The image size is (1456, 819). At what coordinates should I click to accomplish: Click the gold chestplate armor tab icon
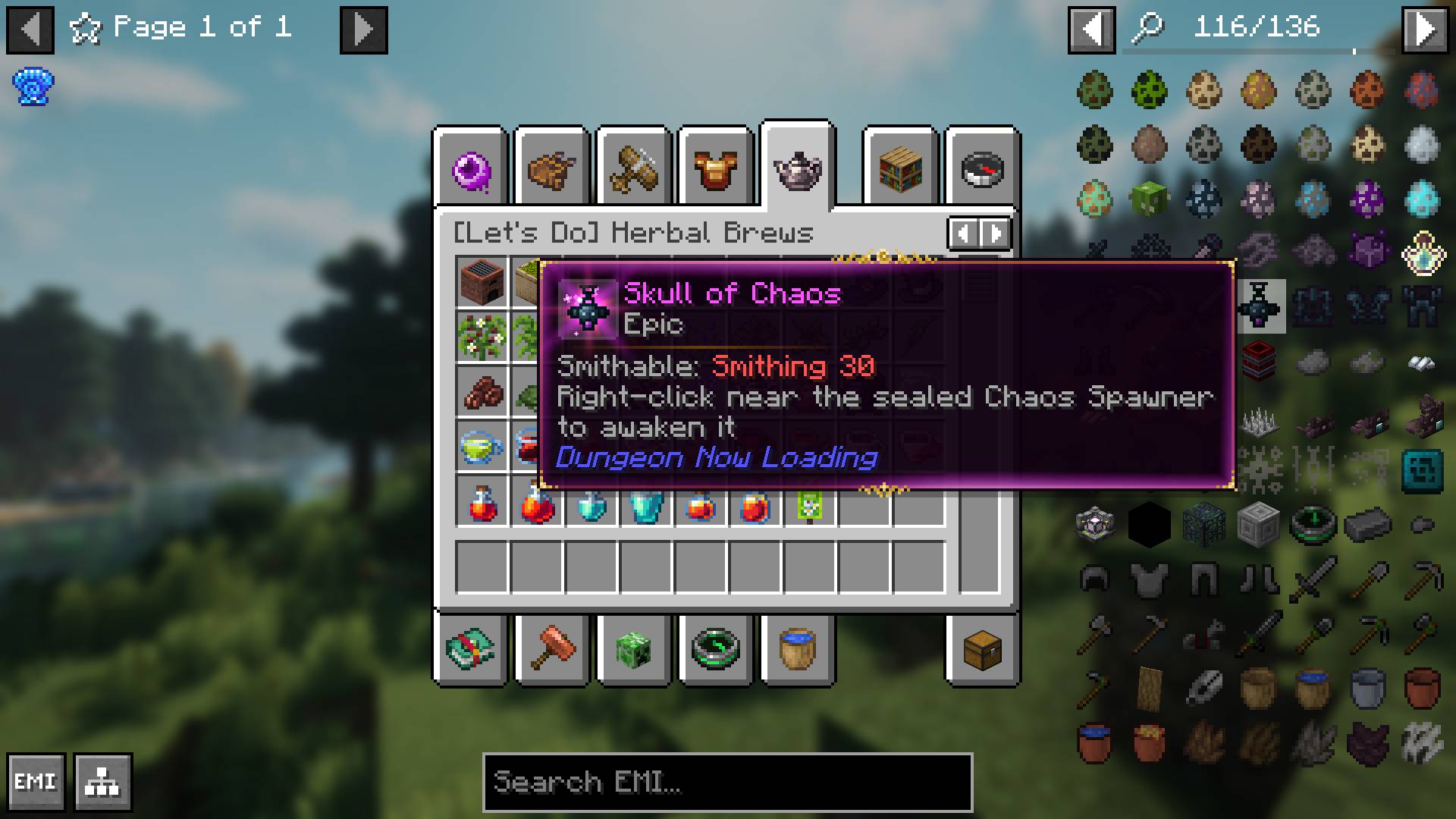(715, 168)
